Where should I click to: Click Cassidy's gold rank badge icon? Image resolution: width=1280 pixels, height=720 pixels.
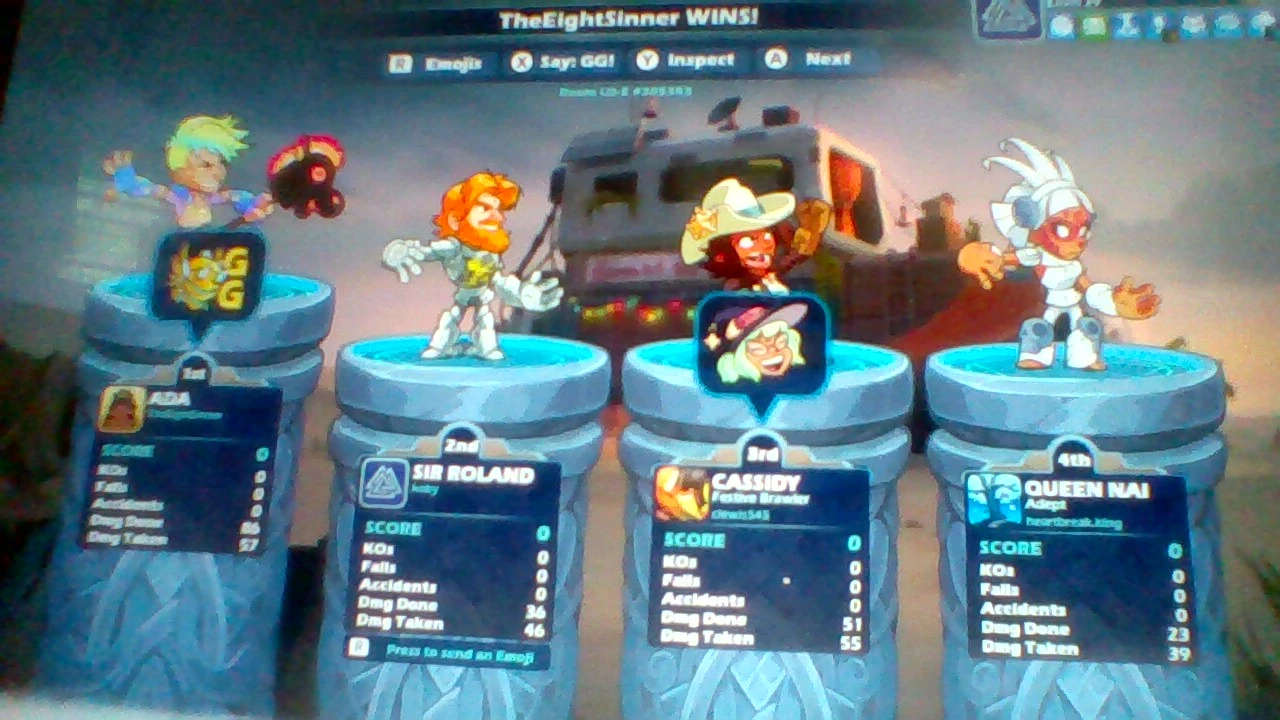683,492
